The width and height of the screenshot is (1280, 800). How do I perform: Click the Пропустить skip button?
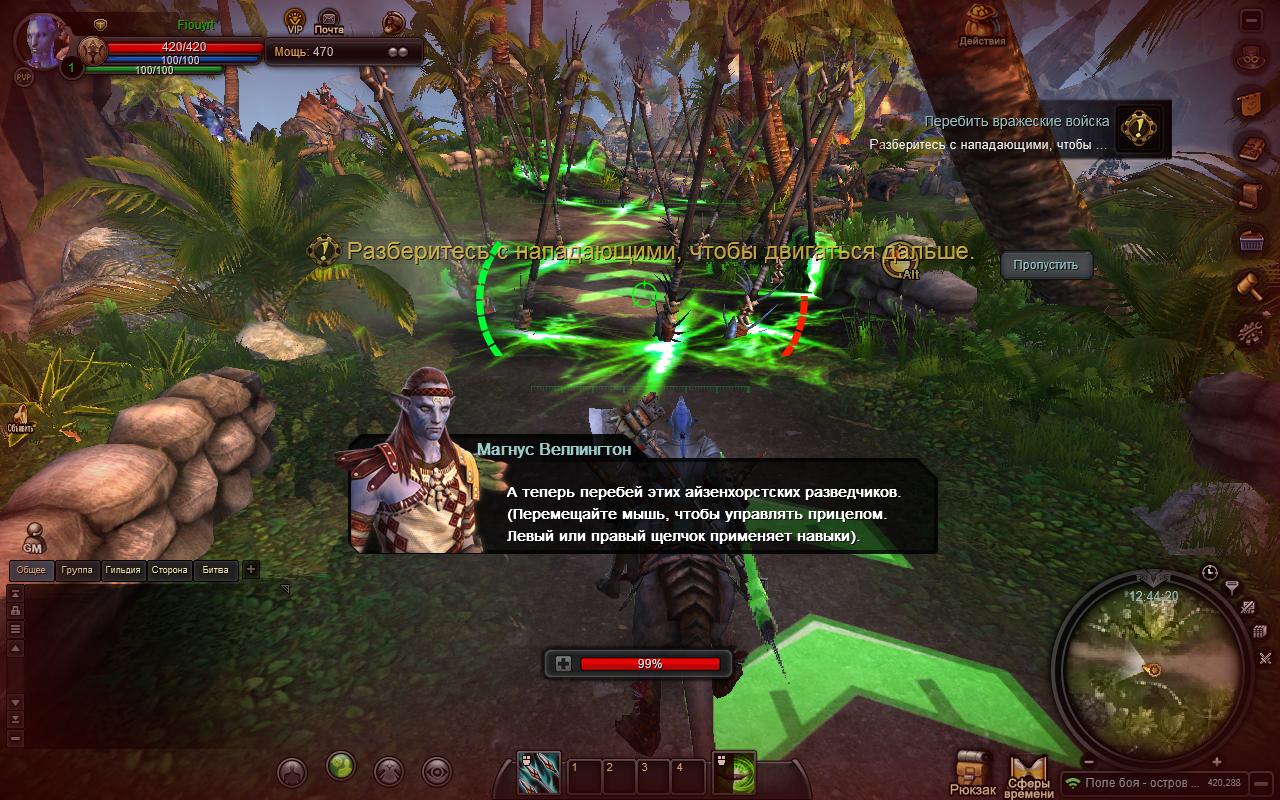point(1046,265)
